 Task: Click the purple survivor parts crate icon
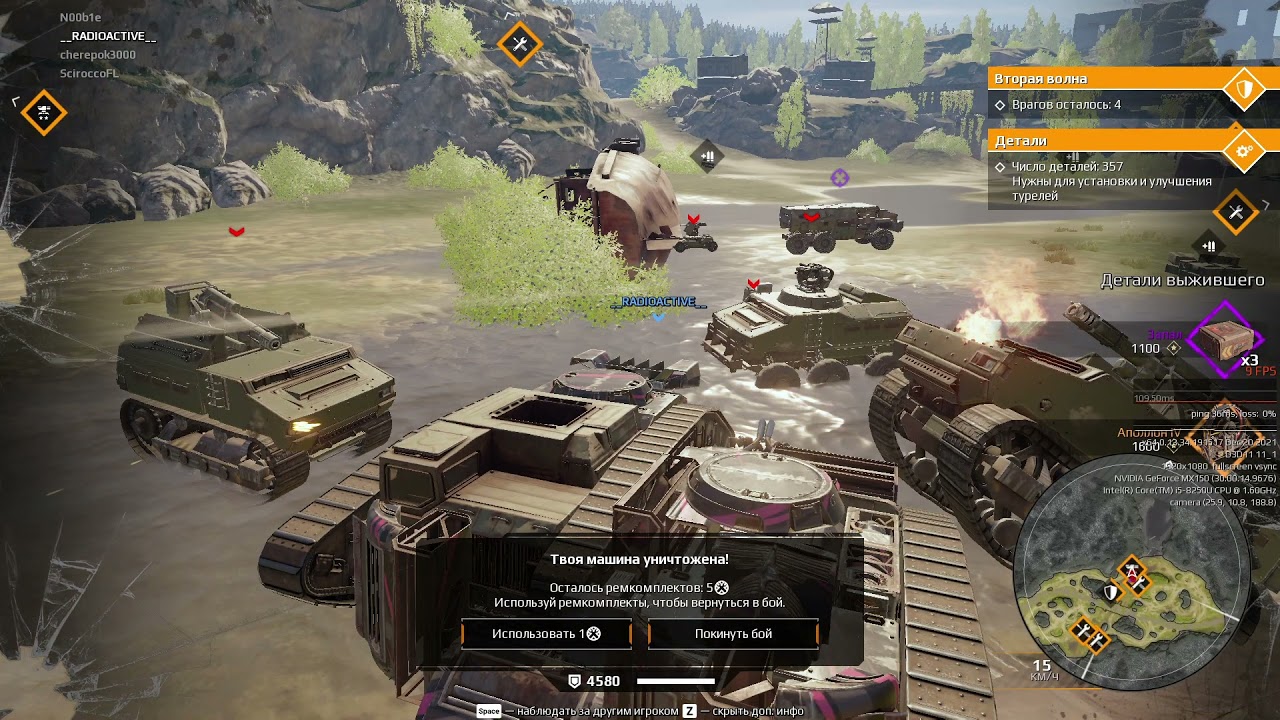(1223, 340)
